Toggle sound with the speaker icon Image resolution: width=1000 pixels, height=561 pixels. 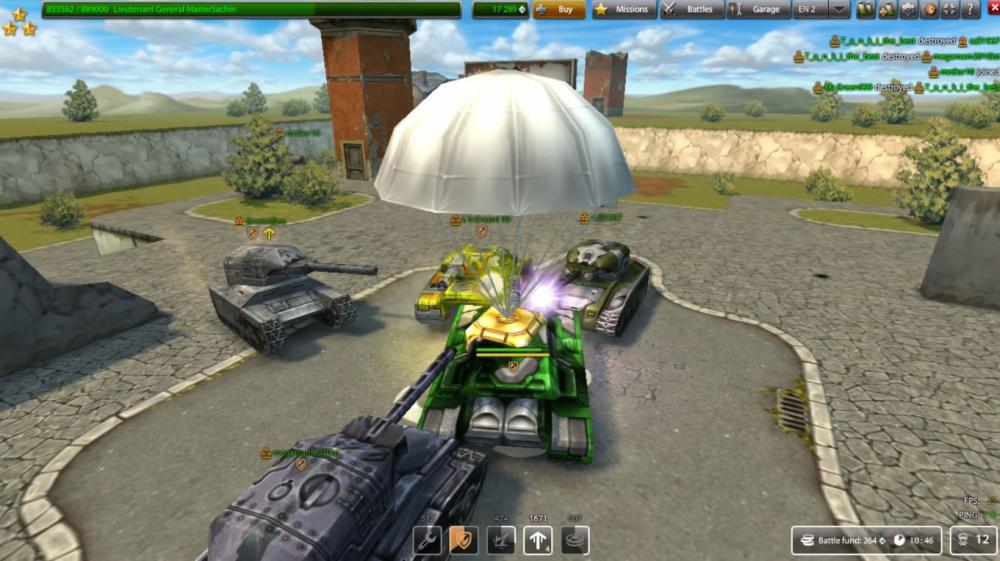pyautogui.click(x=929, y=9)
